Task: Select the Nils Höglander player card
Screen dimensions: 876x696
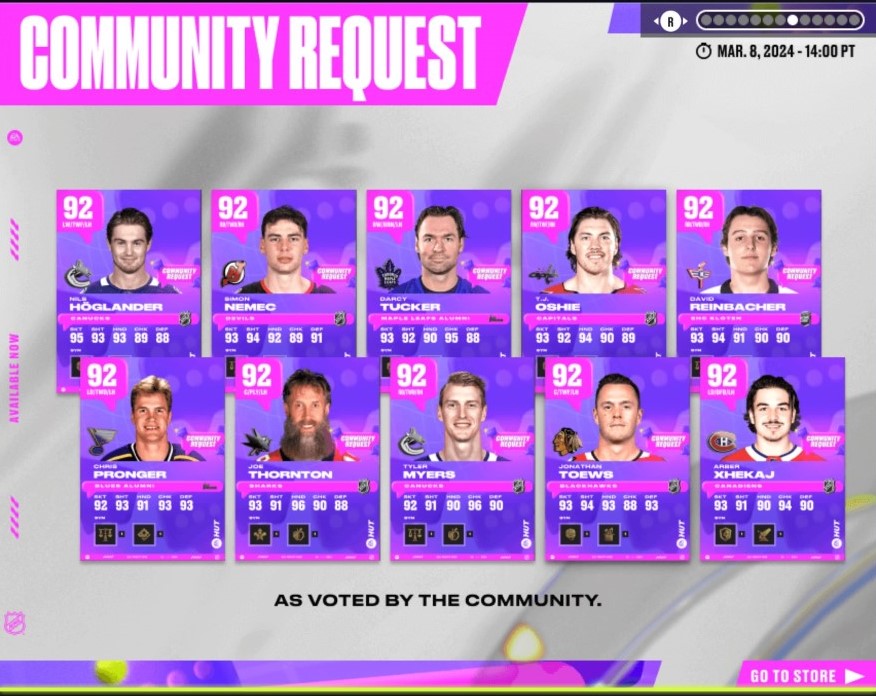Action: pos(128,270)
